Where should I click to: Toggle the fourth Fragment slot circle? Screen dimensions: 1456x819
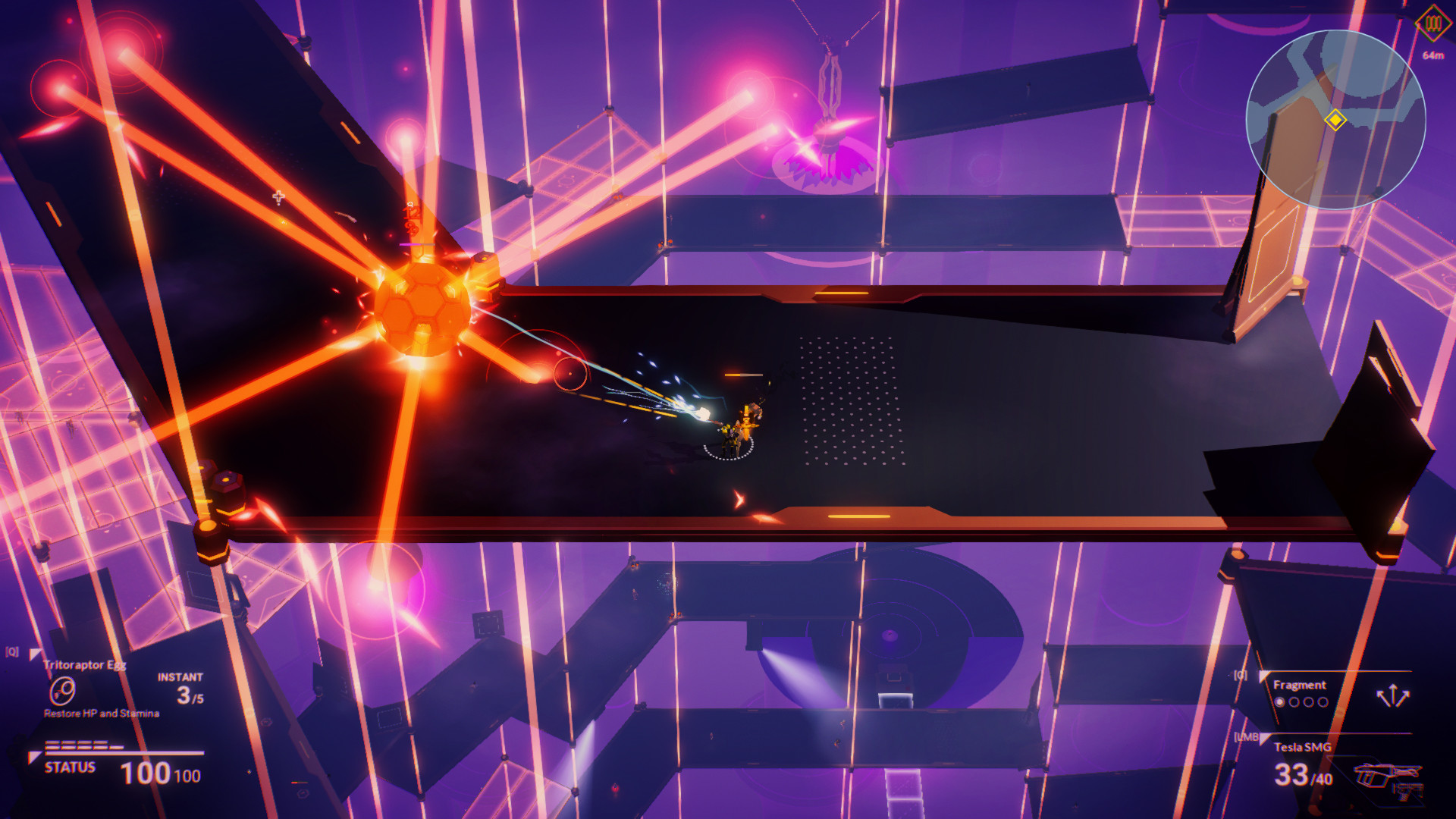coord(1323,702)
